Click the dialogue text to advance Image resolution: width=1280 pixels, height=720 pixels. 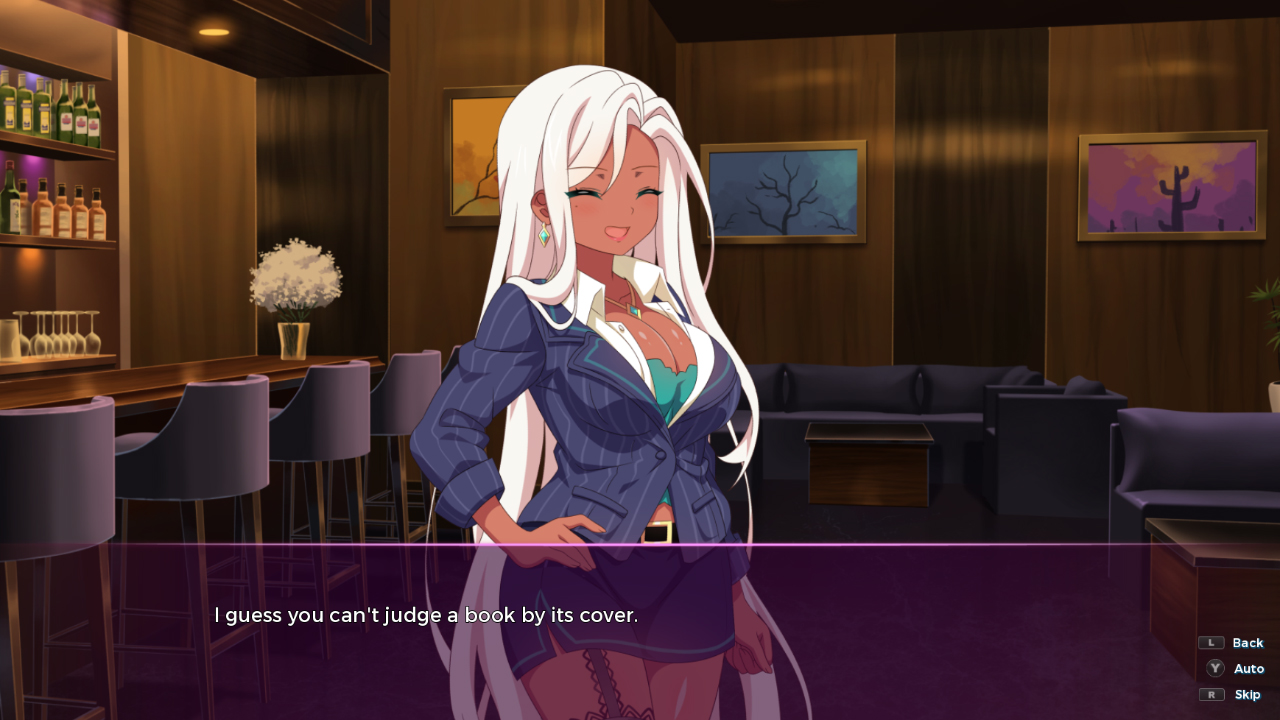tap(424, 615)
